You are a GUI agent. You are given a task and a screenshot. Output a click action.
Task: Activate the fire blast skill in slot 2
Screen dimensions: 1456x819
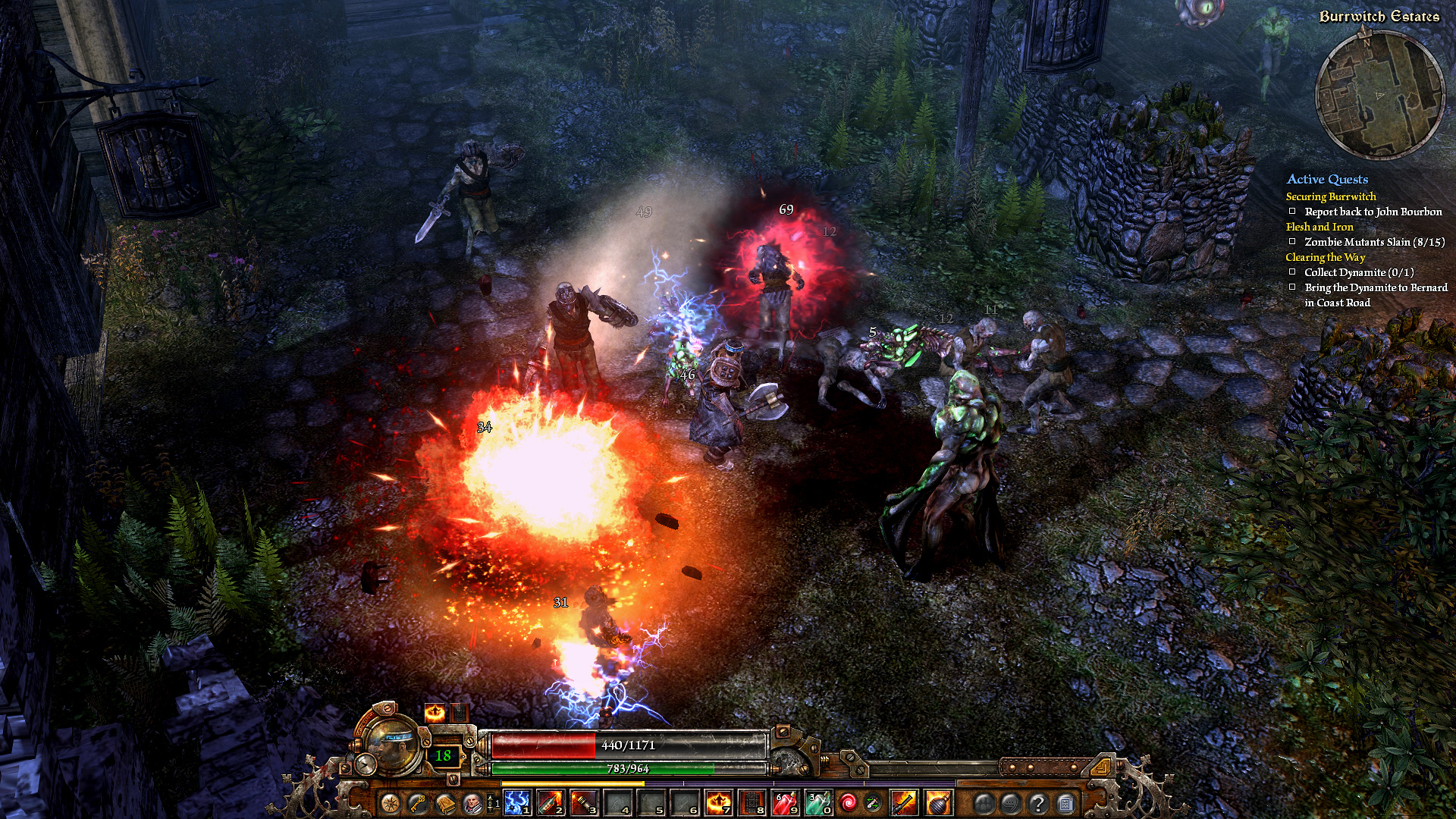[551, 802]
